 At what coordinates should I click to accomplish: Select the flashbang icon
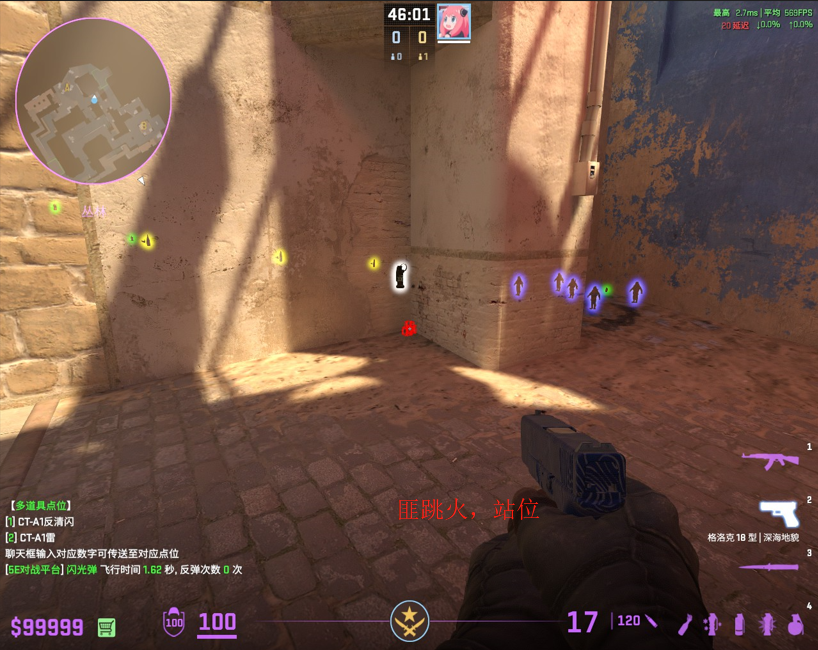(x=767, y=624)
